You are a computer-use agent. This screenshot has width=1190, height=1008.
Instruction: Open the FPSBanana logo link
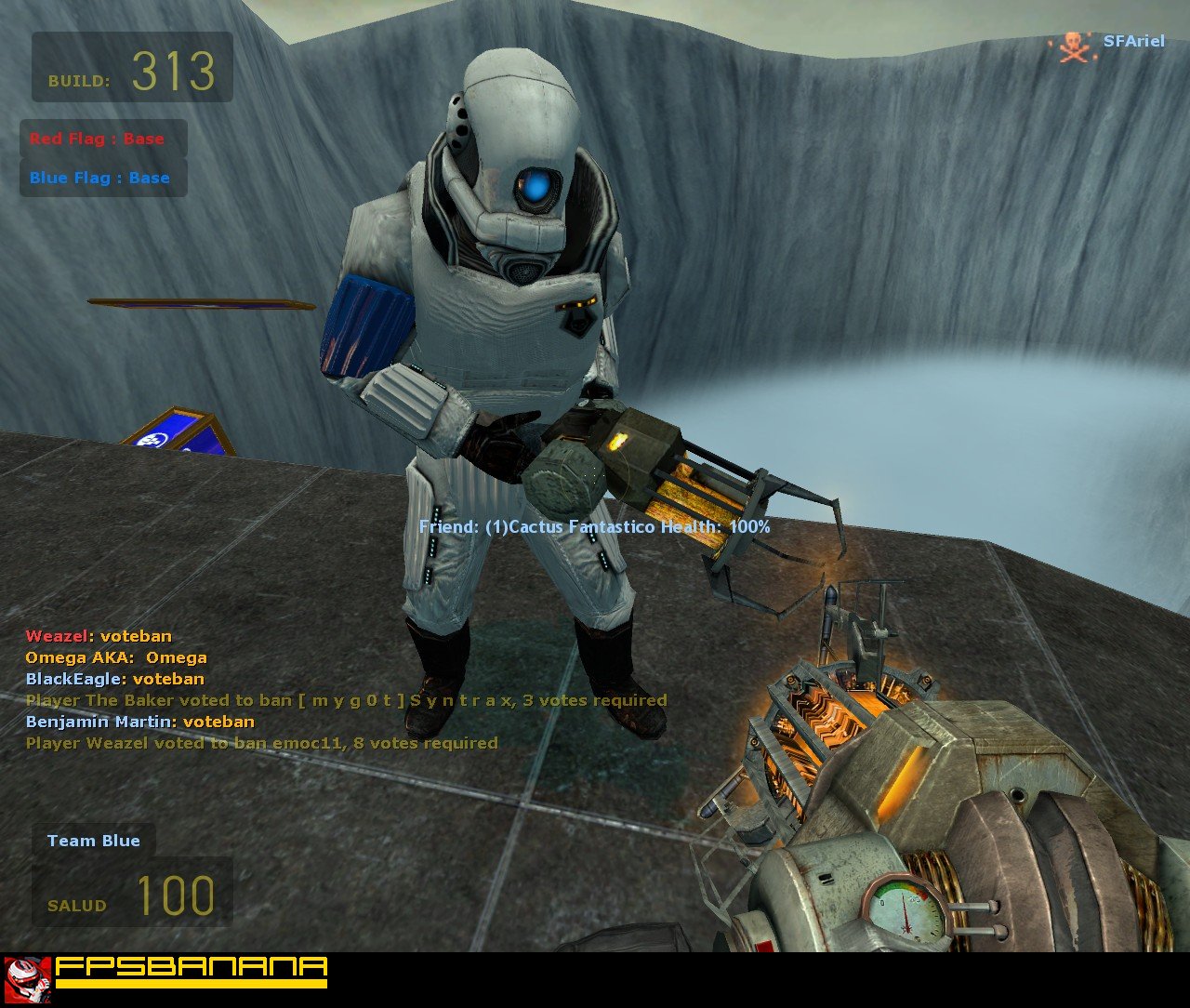[167, 972]
